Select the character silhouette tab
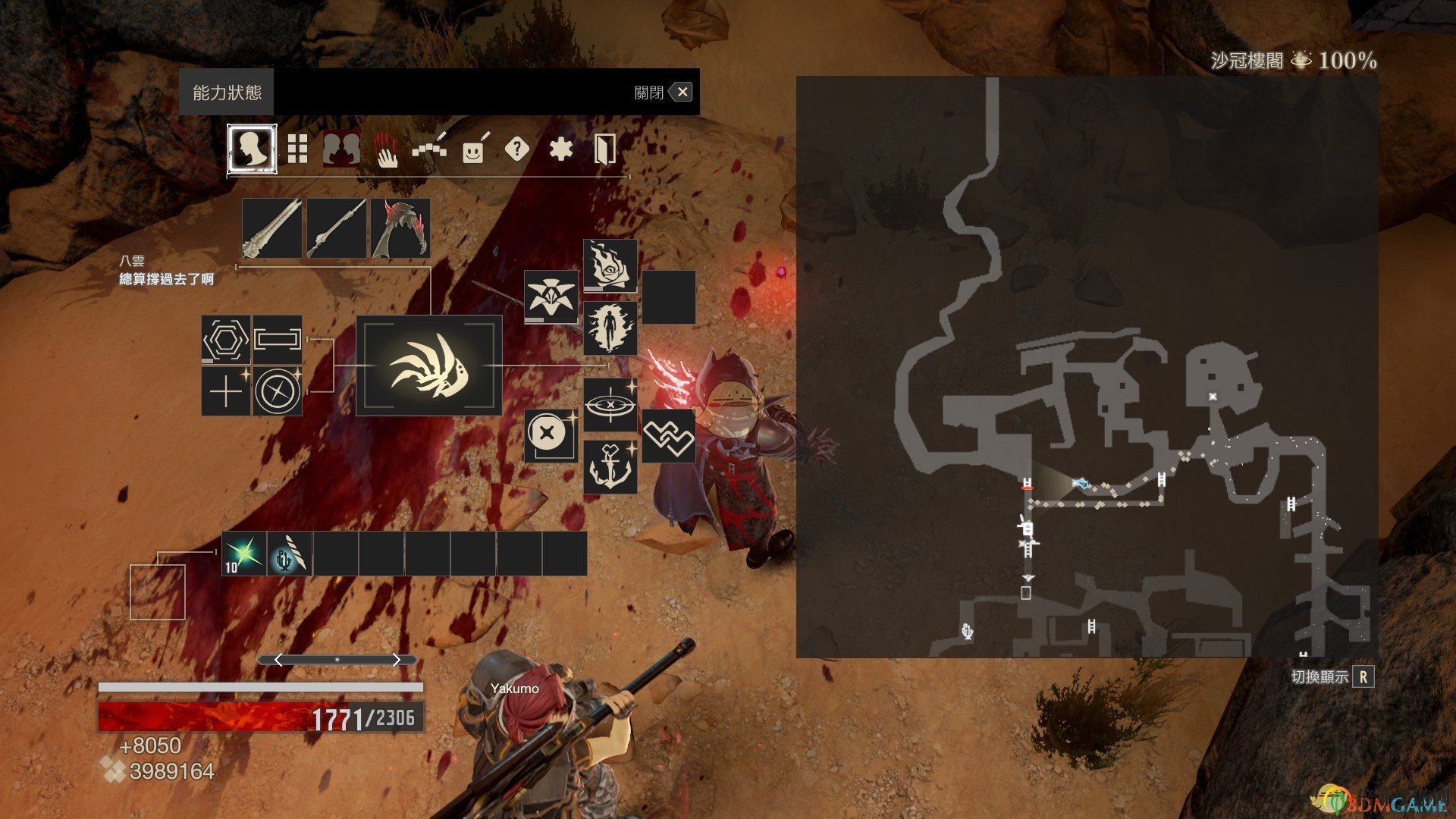Viewport: 1456px width, 819px height. point(253,149)
